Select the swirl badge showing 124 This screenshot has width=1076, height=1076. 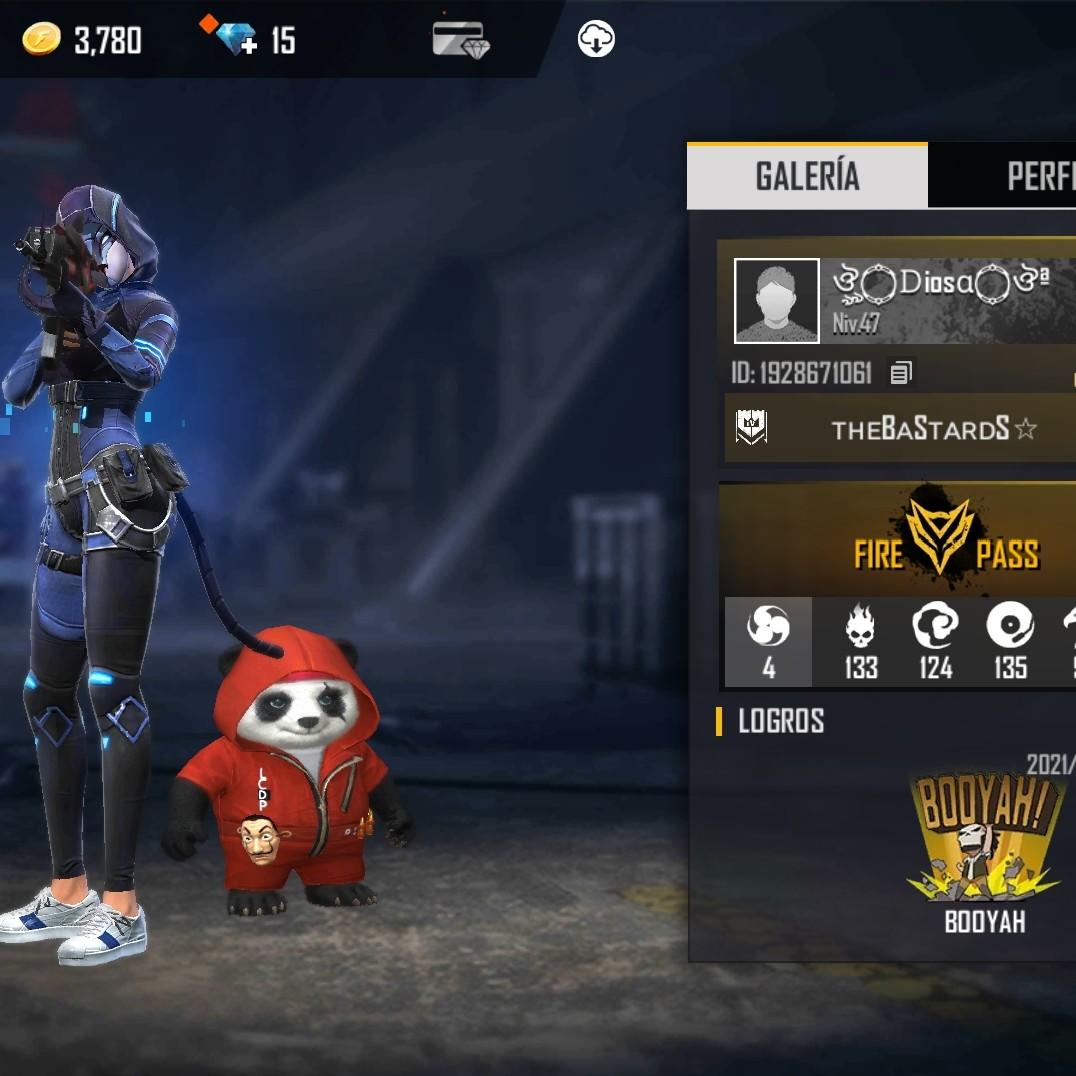click(935, 642)
